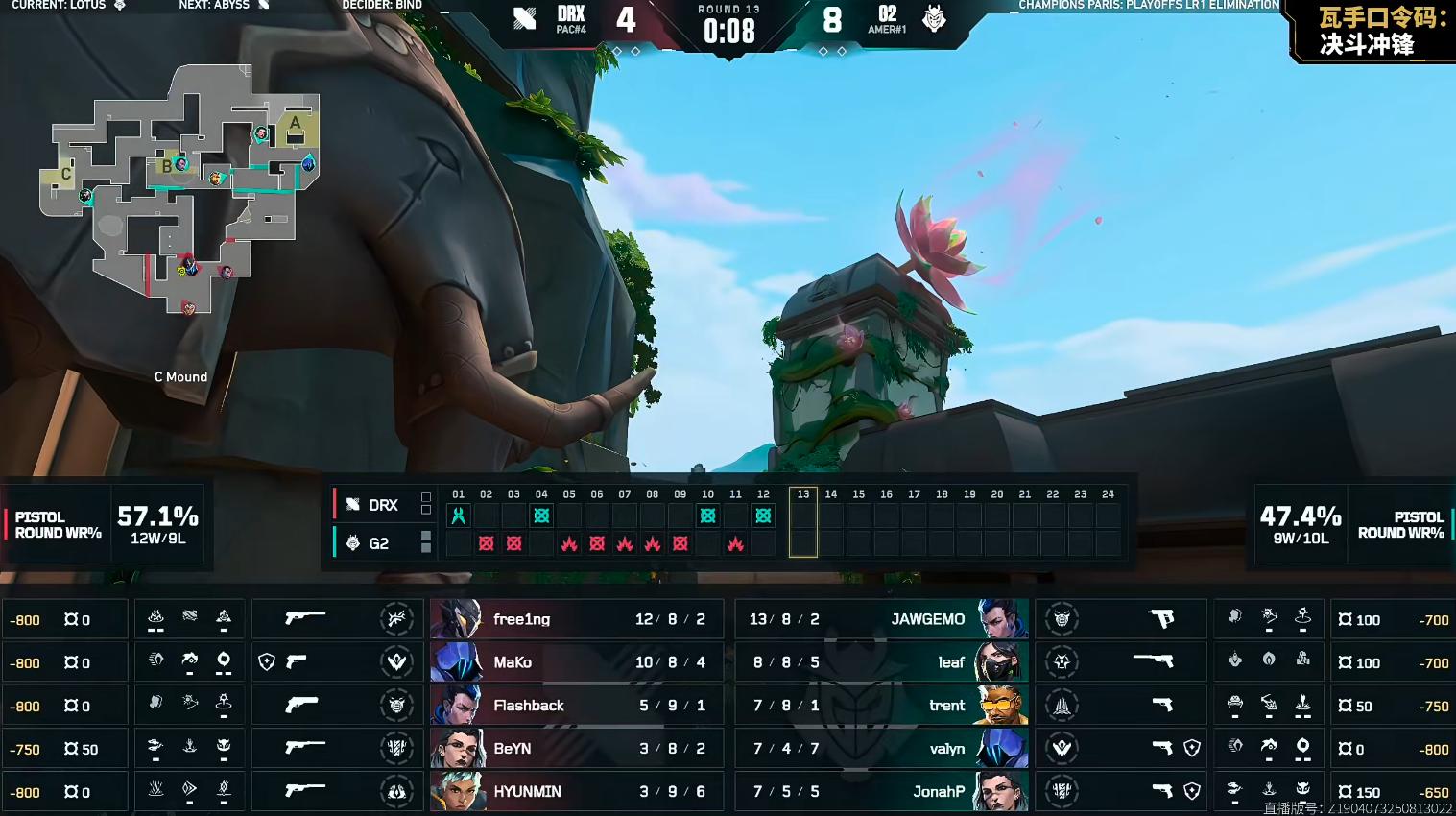This screenshot has width=1456, height=816.
Task: Select JAWGEMO's scoreboard row
Action: (x=881, y=619)
